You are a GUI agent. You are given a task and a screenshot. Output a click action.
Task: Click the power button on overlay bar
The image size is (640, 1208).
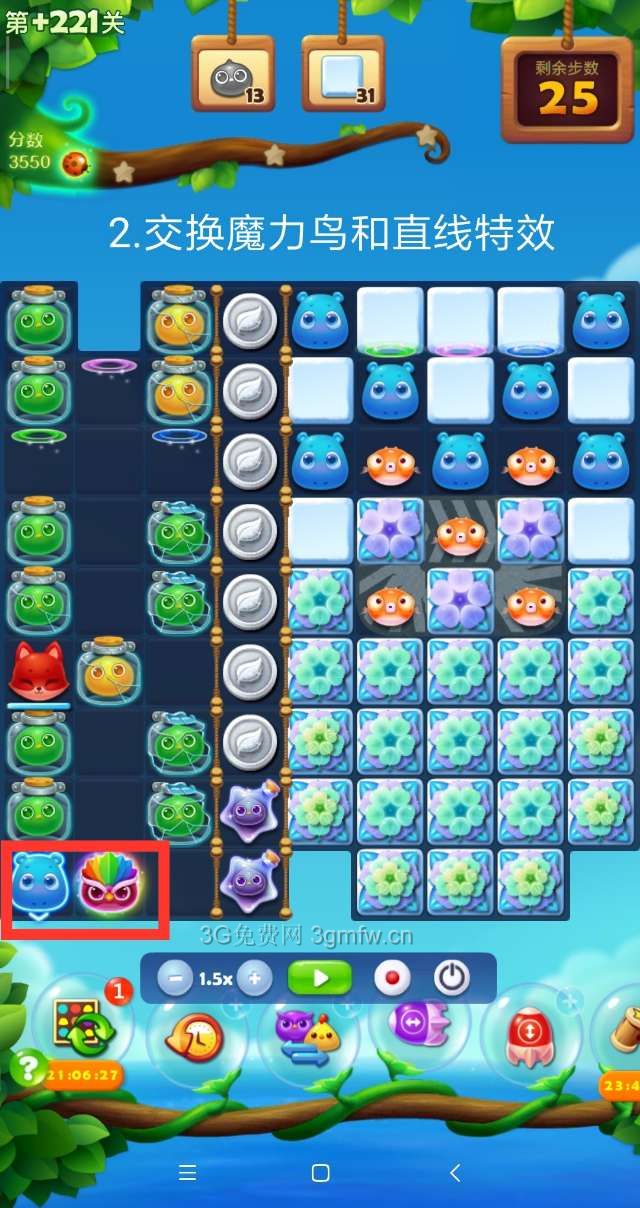pyautogui.click(x=452, y=978)
